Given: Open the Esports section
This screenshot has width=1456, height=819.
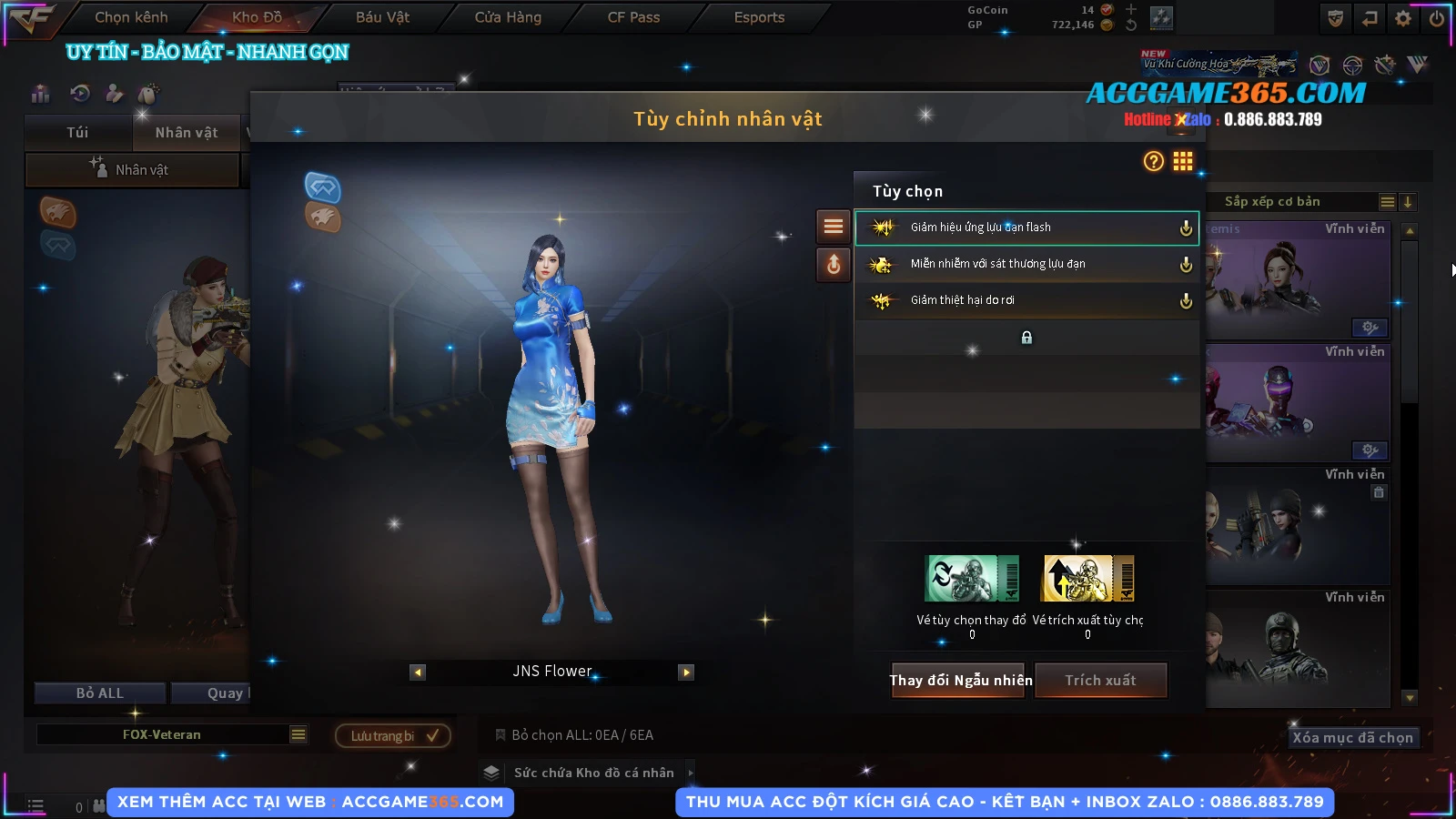Looking at the screenshot, I should pyautogui.click(x=759, y=17).
